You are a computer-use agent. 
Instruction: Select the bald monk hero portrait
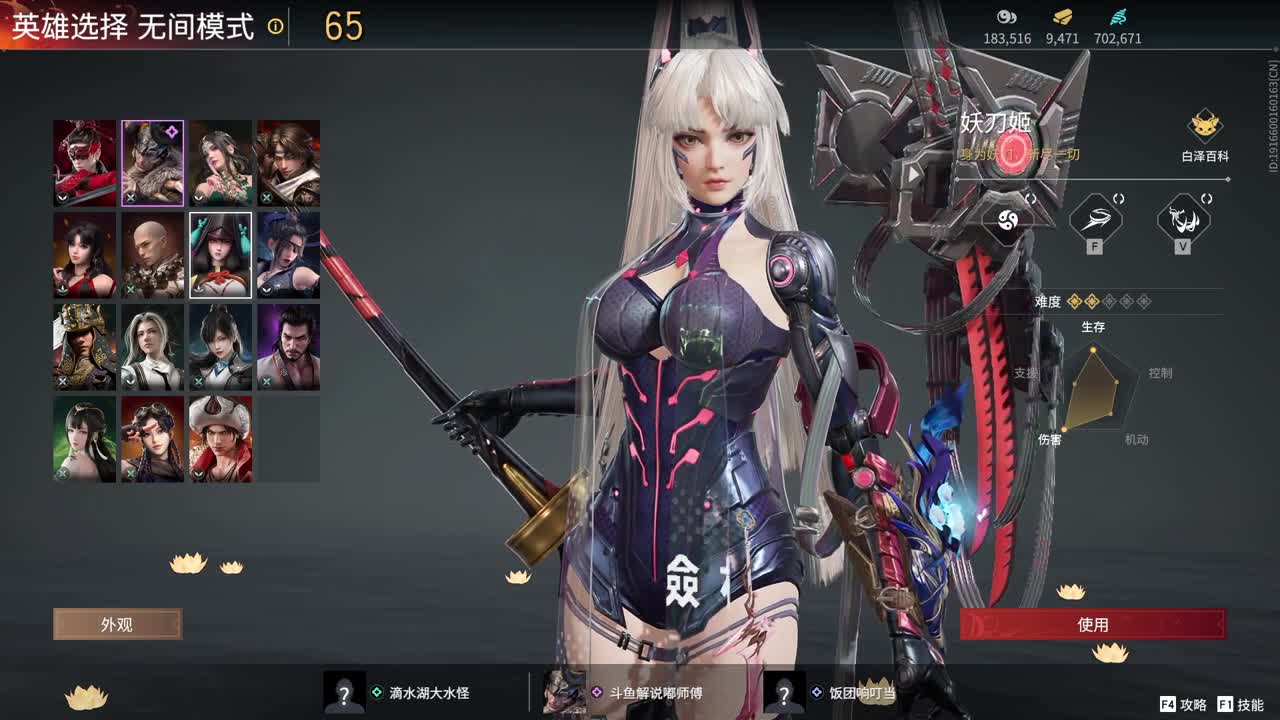(x=153, y=255)
